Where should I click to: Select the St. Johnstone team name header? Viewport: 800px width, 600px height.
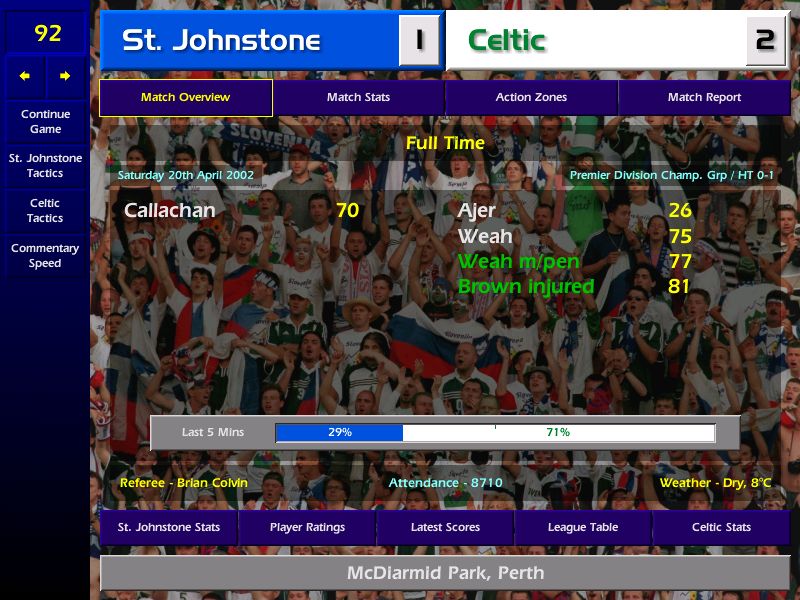[221, 41]
